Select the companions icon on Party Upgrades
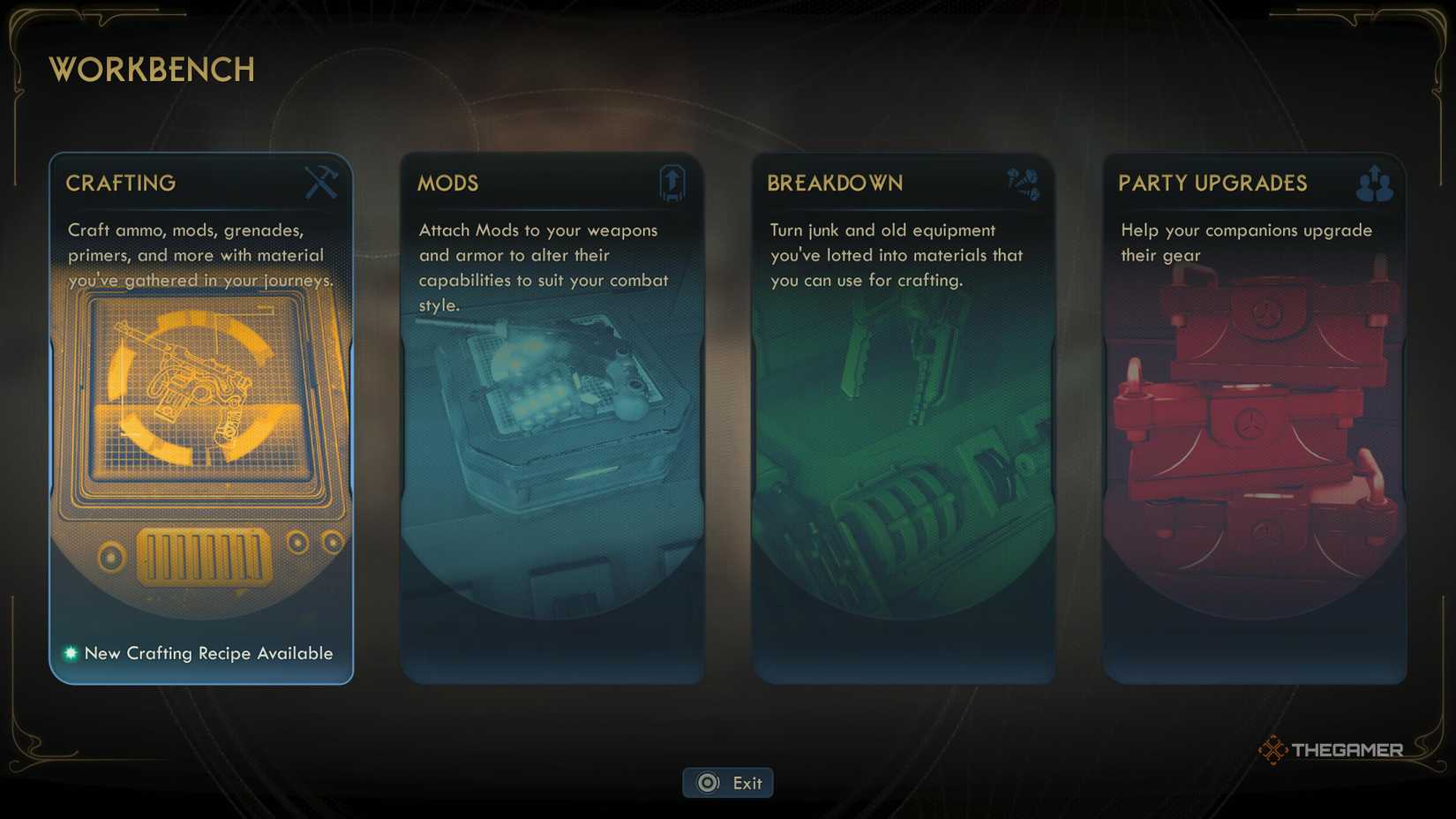The width and height of the screenshot is (1456, 819). 1373,183
